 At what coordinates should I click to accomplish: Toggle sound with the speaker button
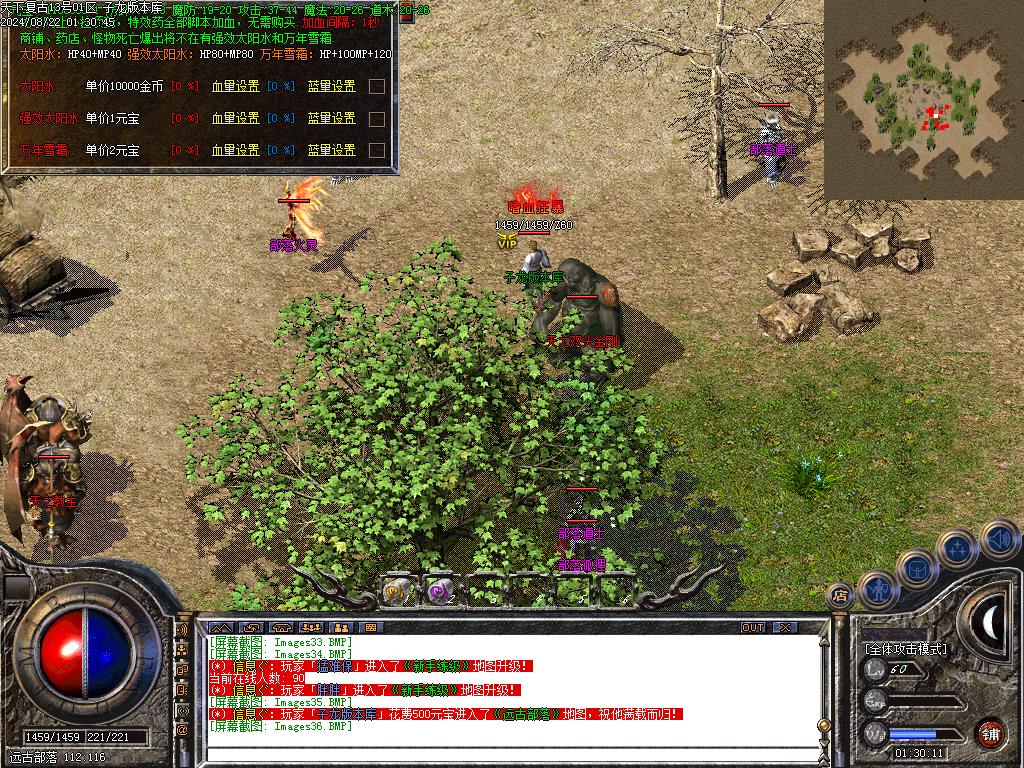[x=997, y=539]
